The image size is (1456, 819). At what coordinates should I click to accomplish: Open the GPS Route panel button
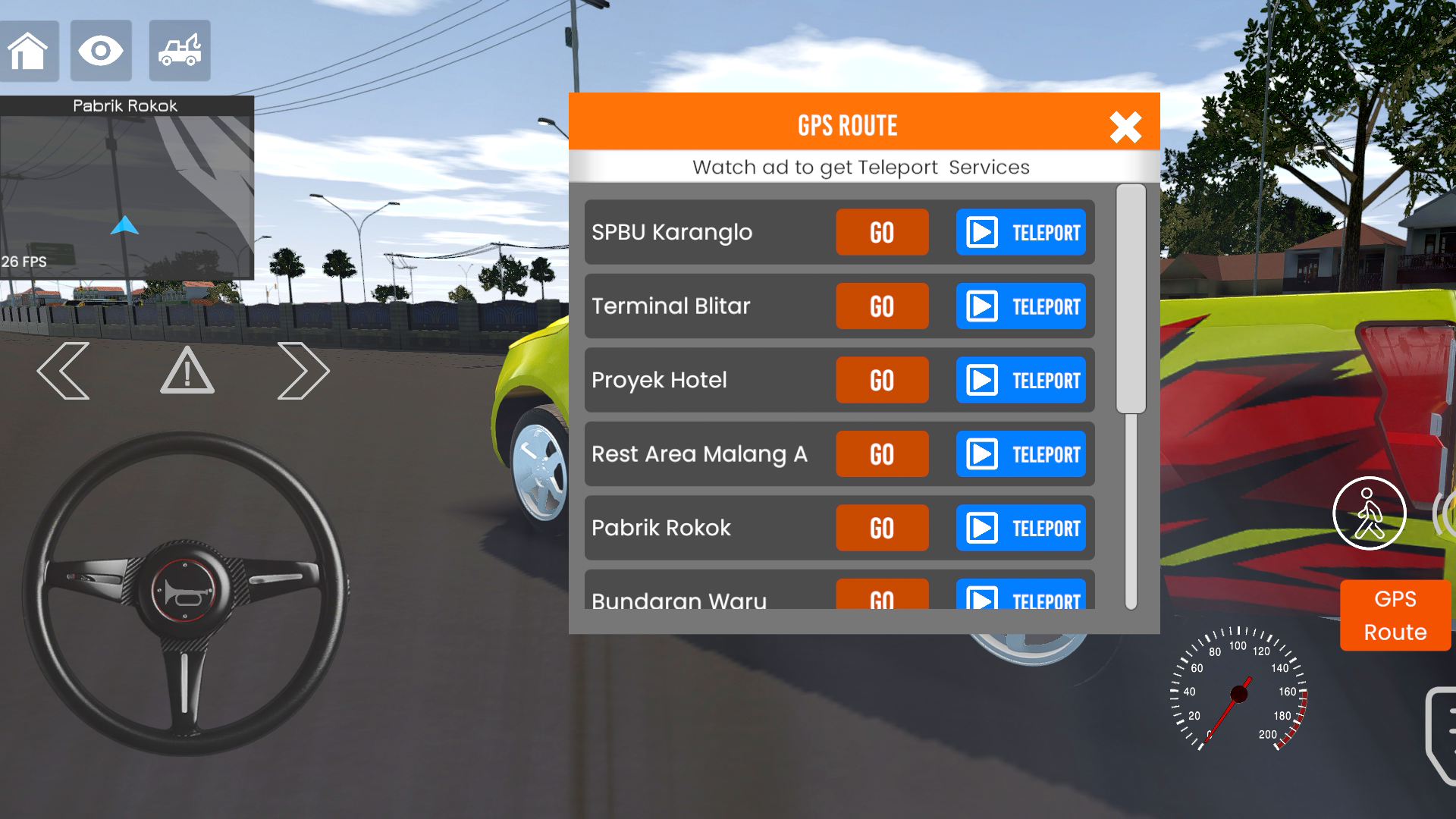point(1395,614)
